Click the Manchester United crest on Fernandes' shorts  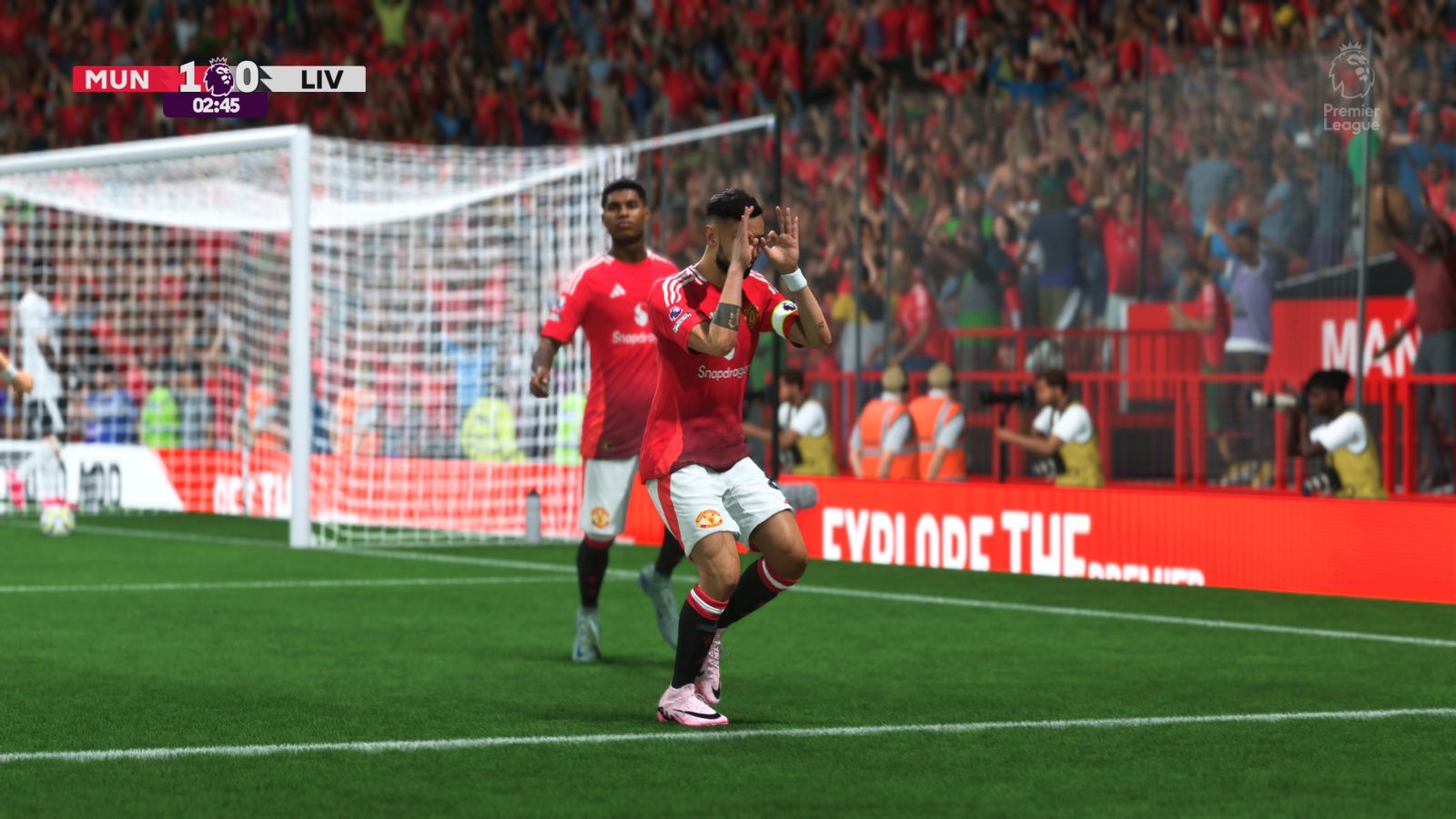pos(709,519)
